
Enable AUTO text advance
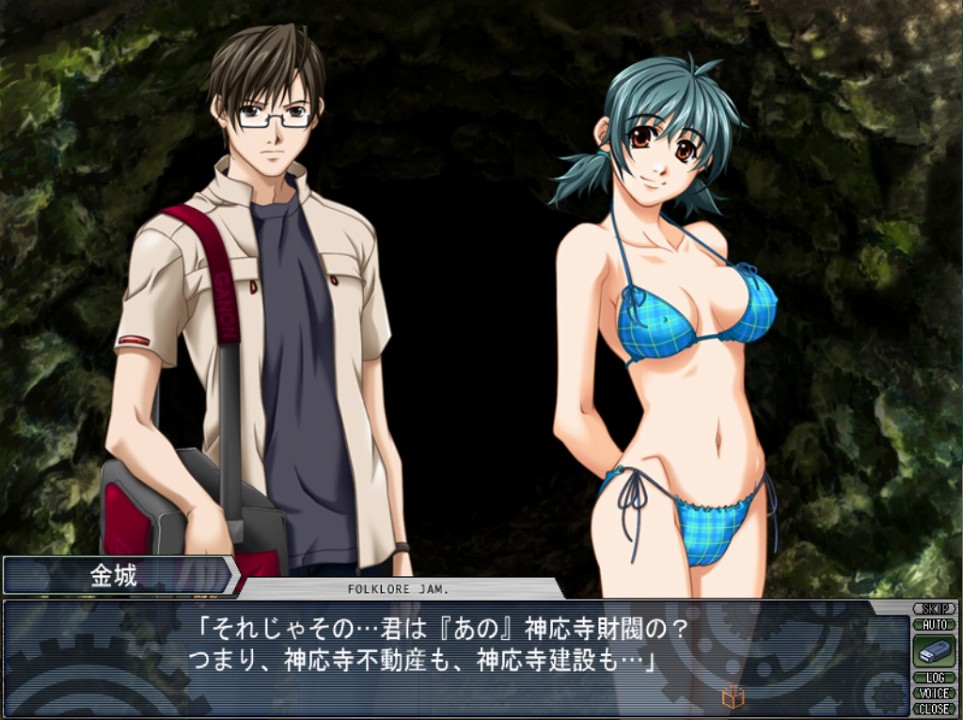[x=934, y=624]
